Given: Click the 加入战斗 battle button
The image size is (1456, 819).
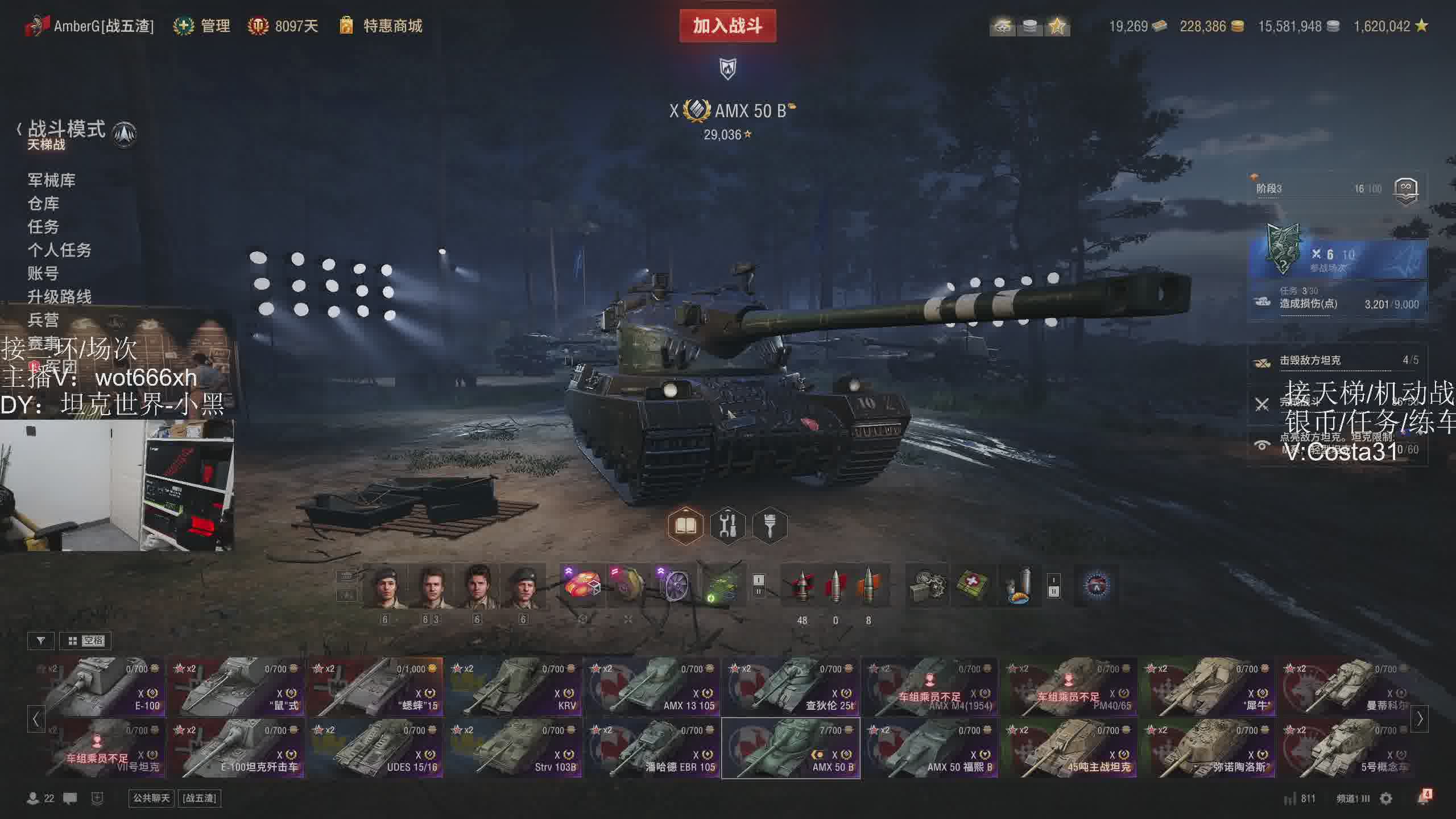Looking at the screenshot, I should (727, 26).
